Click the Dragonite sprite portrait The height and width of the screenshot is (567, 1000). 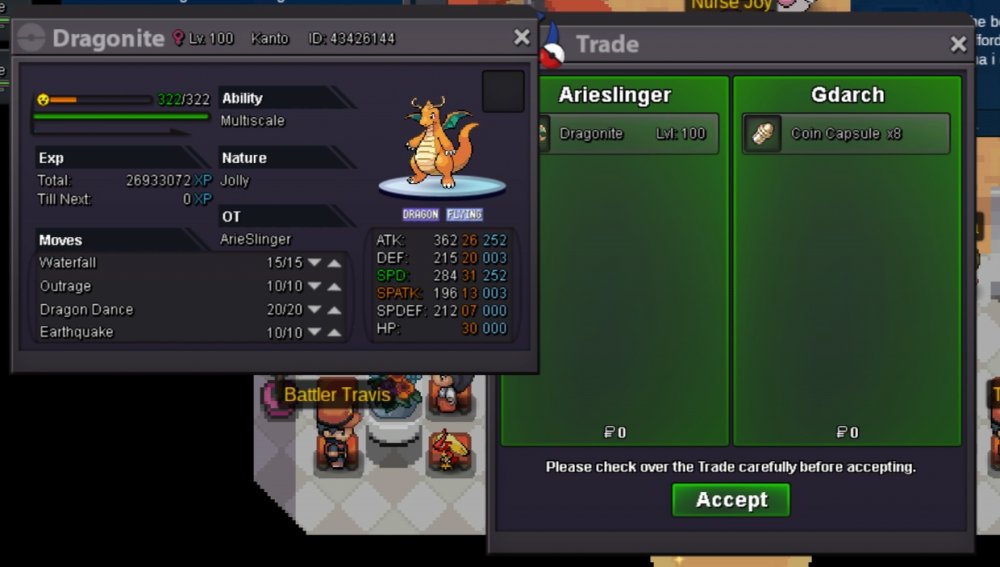point(442,142)
